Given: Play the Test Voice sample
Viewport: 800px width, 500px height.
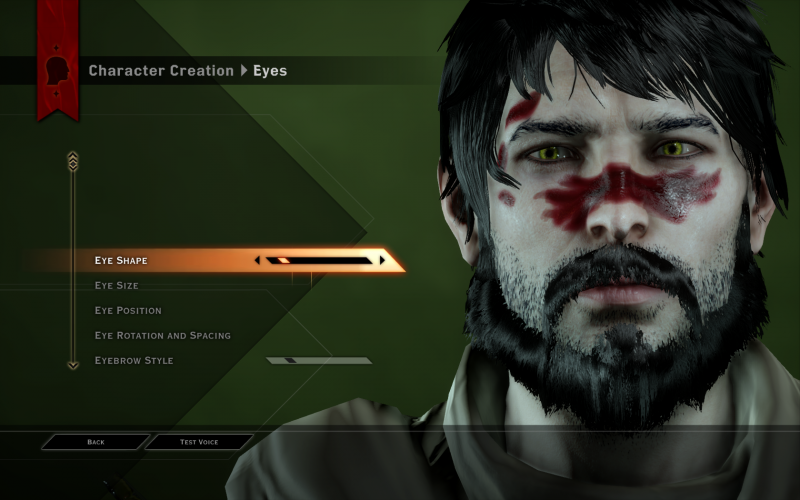Looking at the screenshot, I should coord(200,442).
